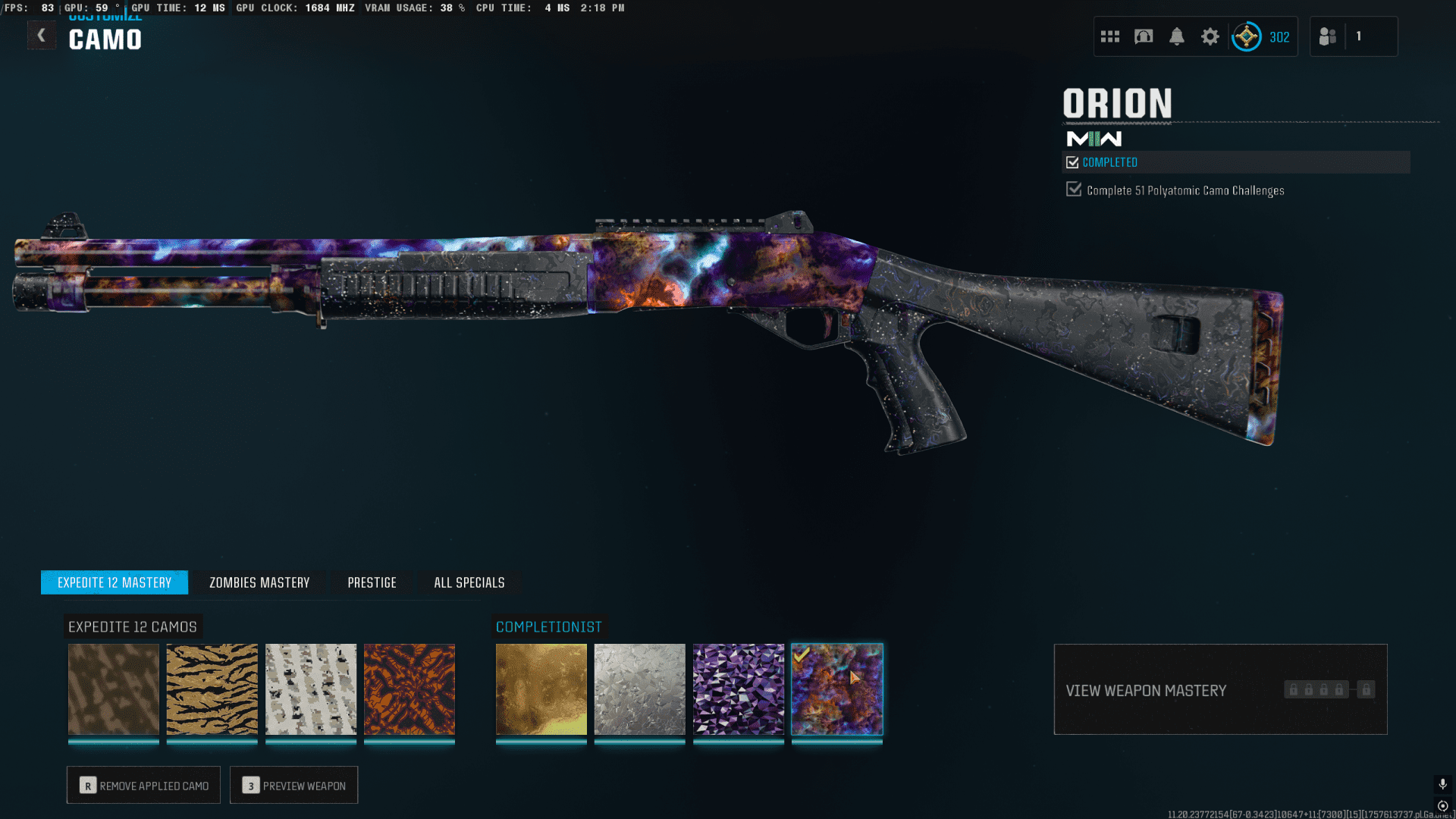This screenshot has width=1456, height=819.
Task: Pick the white digital camo swatch
Action: tap(311, 689)
